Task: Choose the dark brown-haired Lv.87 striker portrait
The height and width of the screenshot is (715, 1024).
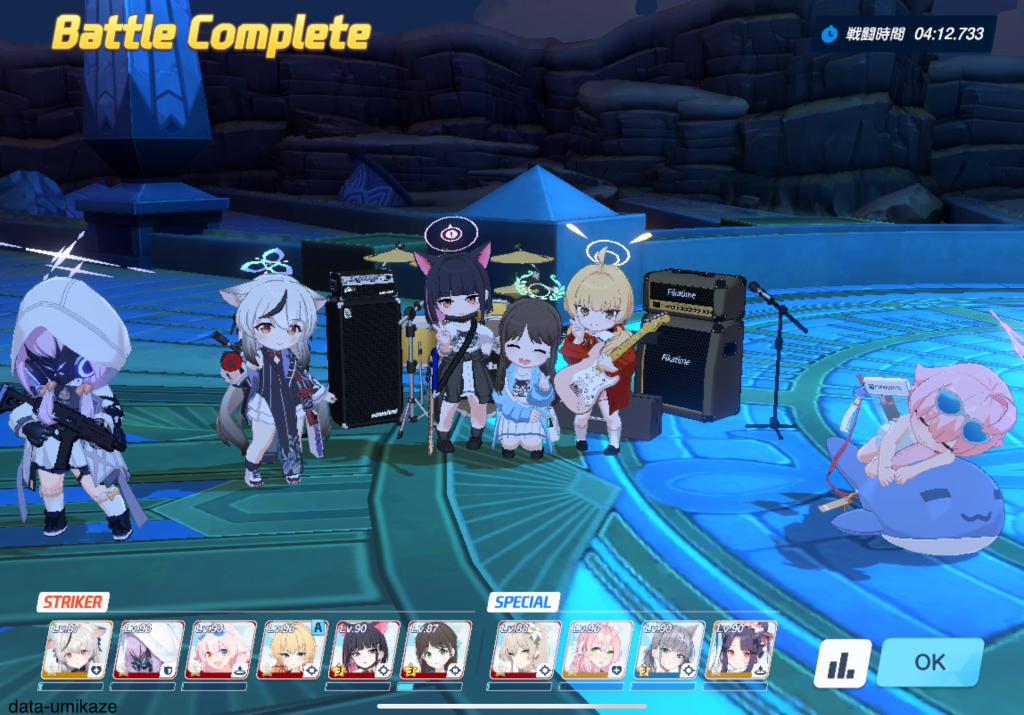Action: [436, 650]
